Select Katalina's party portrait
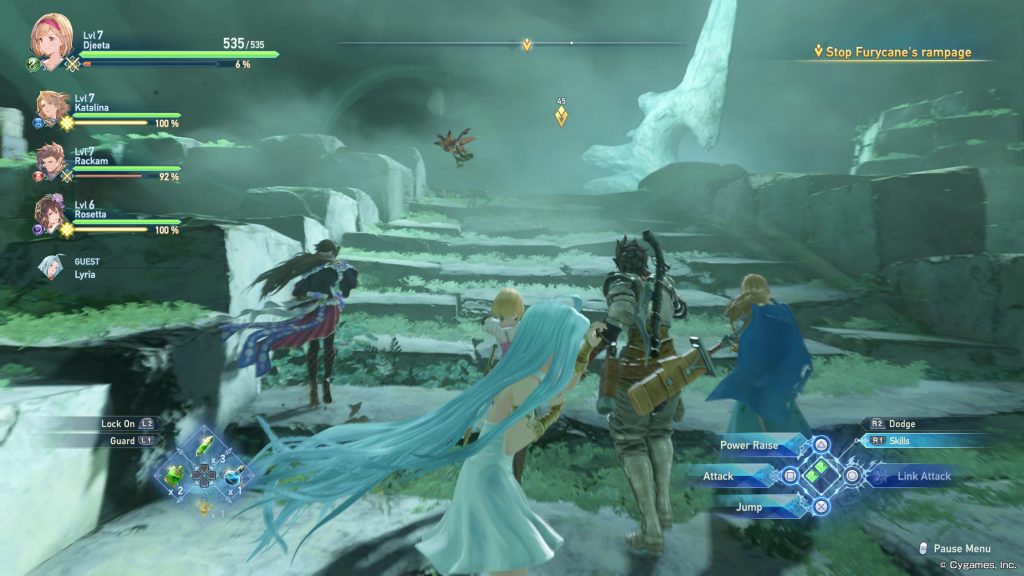 (52, 108)
